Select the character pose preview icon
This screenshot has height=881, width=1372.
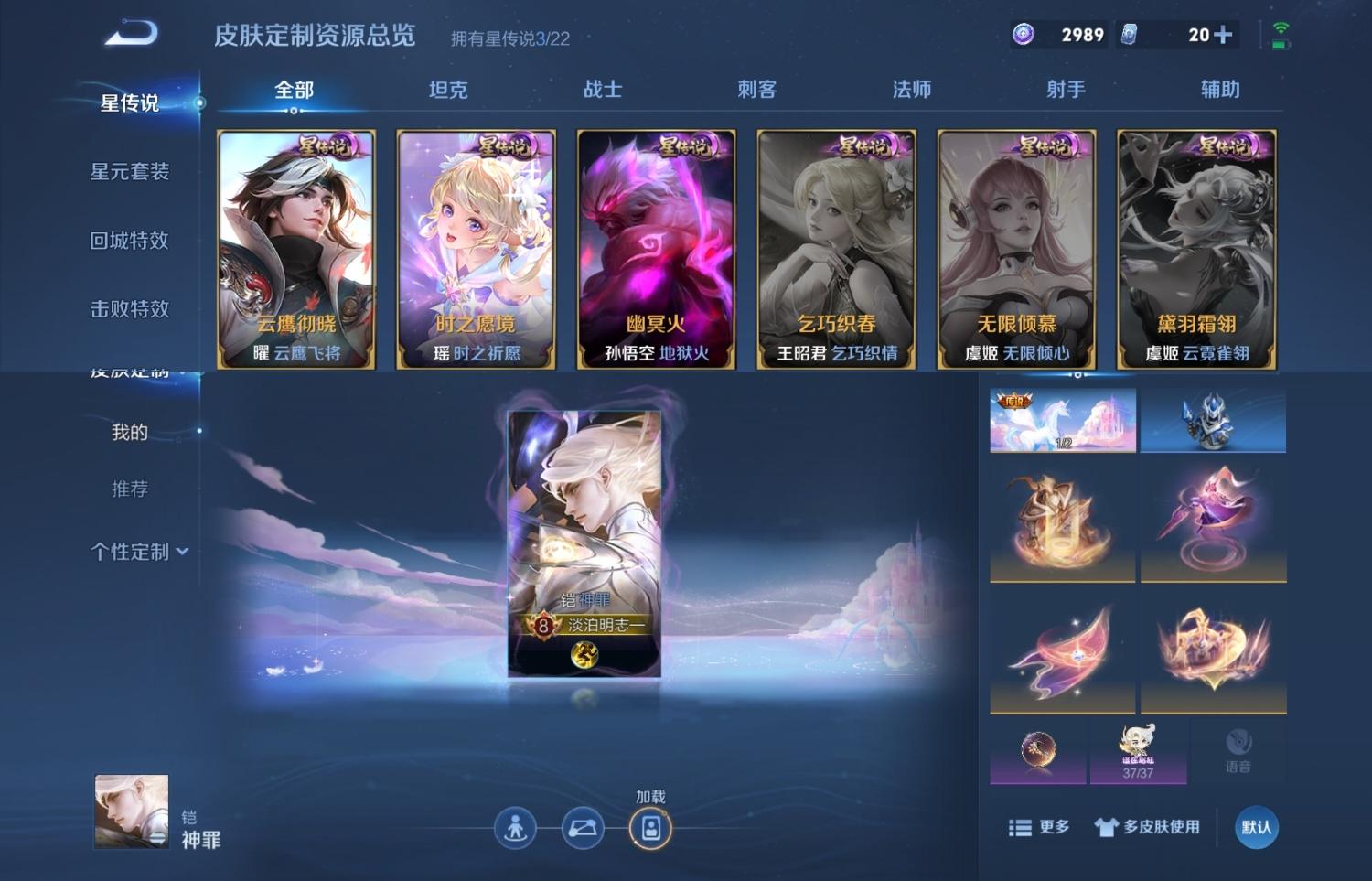517,826
